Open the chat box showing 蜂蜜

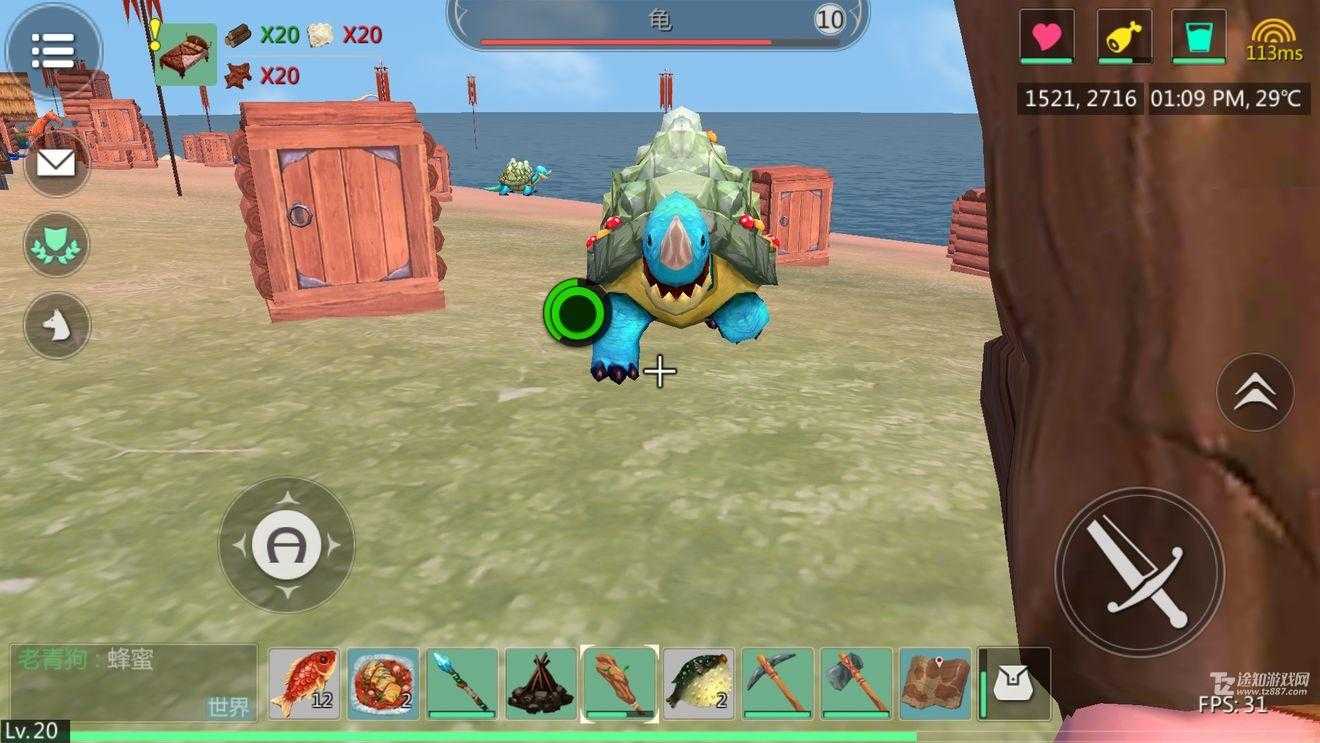click(120, 670)
